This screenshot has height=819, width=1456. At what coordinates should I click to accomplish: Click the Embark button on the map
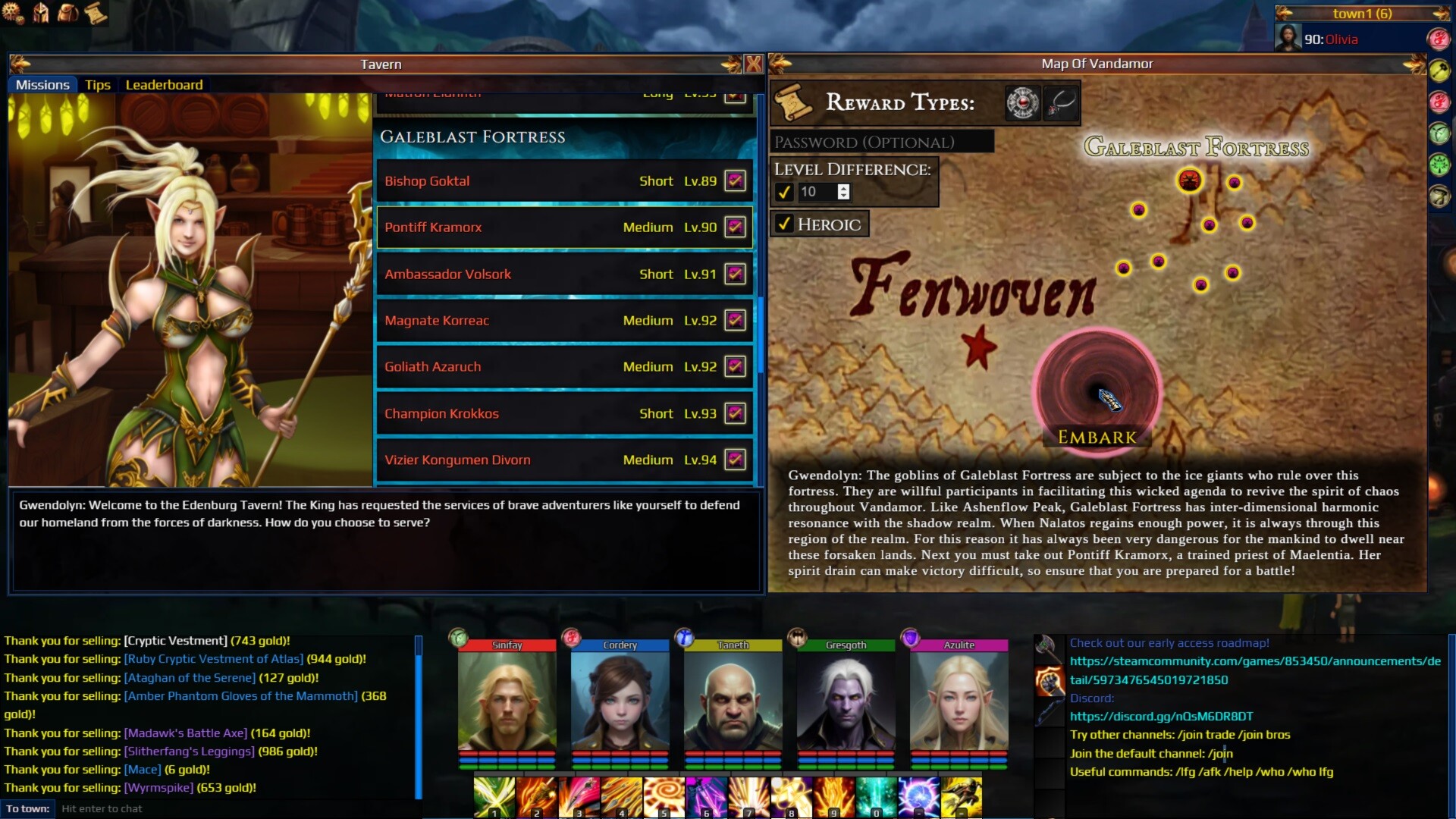pos(1096,437)
